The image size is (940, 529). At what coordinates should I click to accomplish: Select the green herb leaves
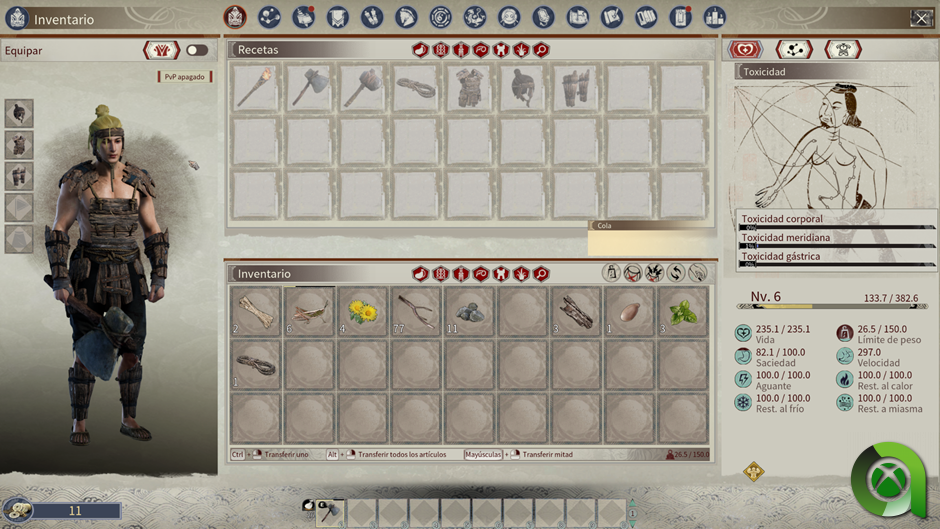(682, 311)
